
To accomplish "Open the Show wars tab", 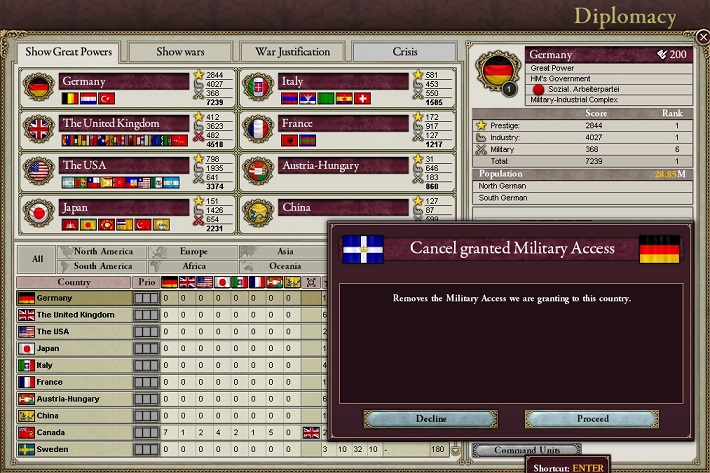I will (x=180, y=52).
